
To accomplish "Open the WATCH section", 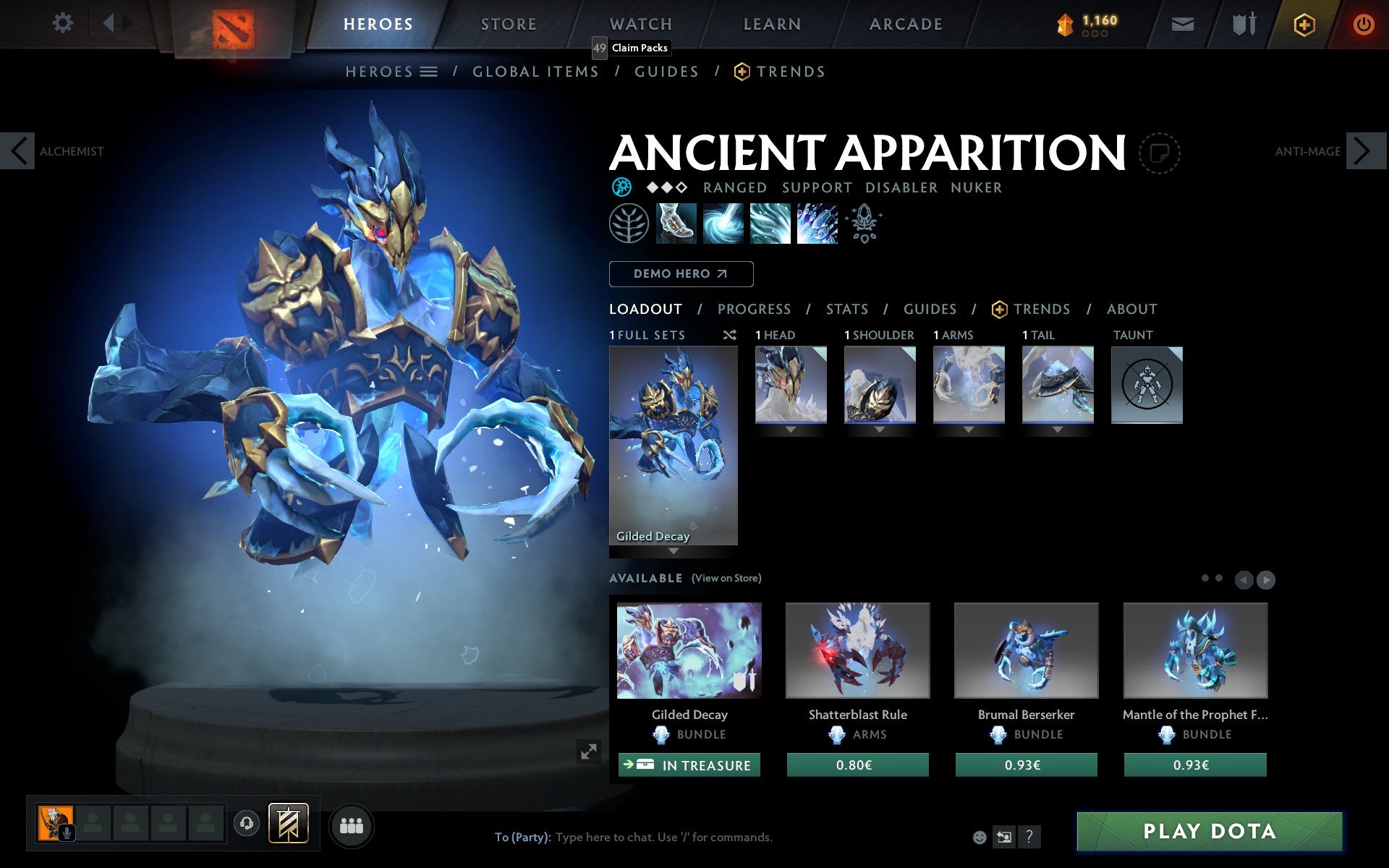I will coord(640,23).
